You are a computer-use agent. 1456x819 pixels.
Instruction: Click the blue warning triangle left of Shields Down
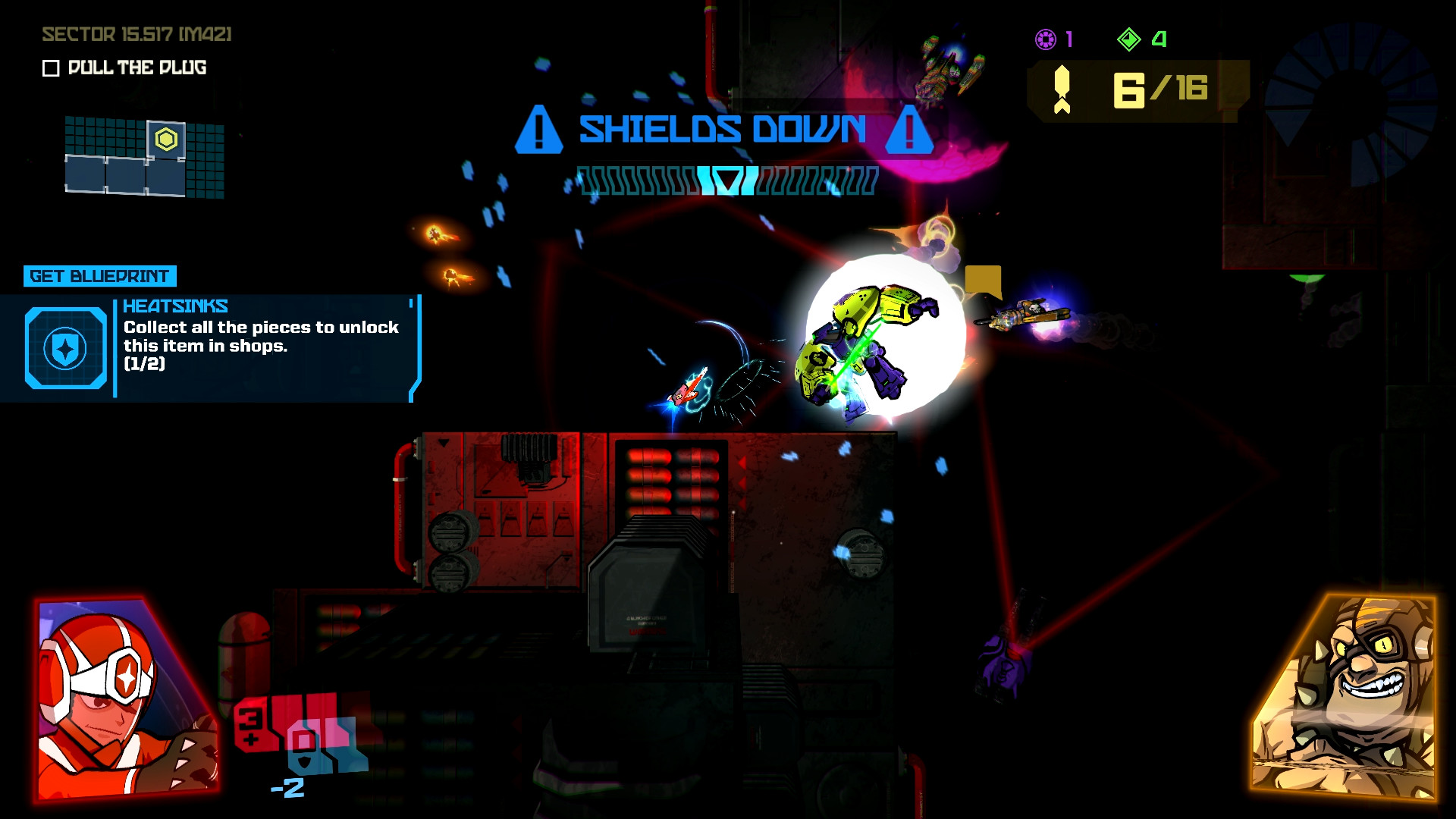539,131
